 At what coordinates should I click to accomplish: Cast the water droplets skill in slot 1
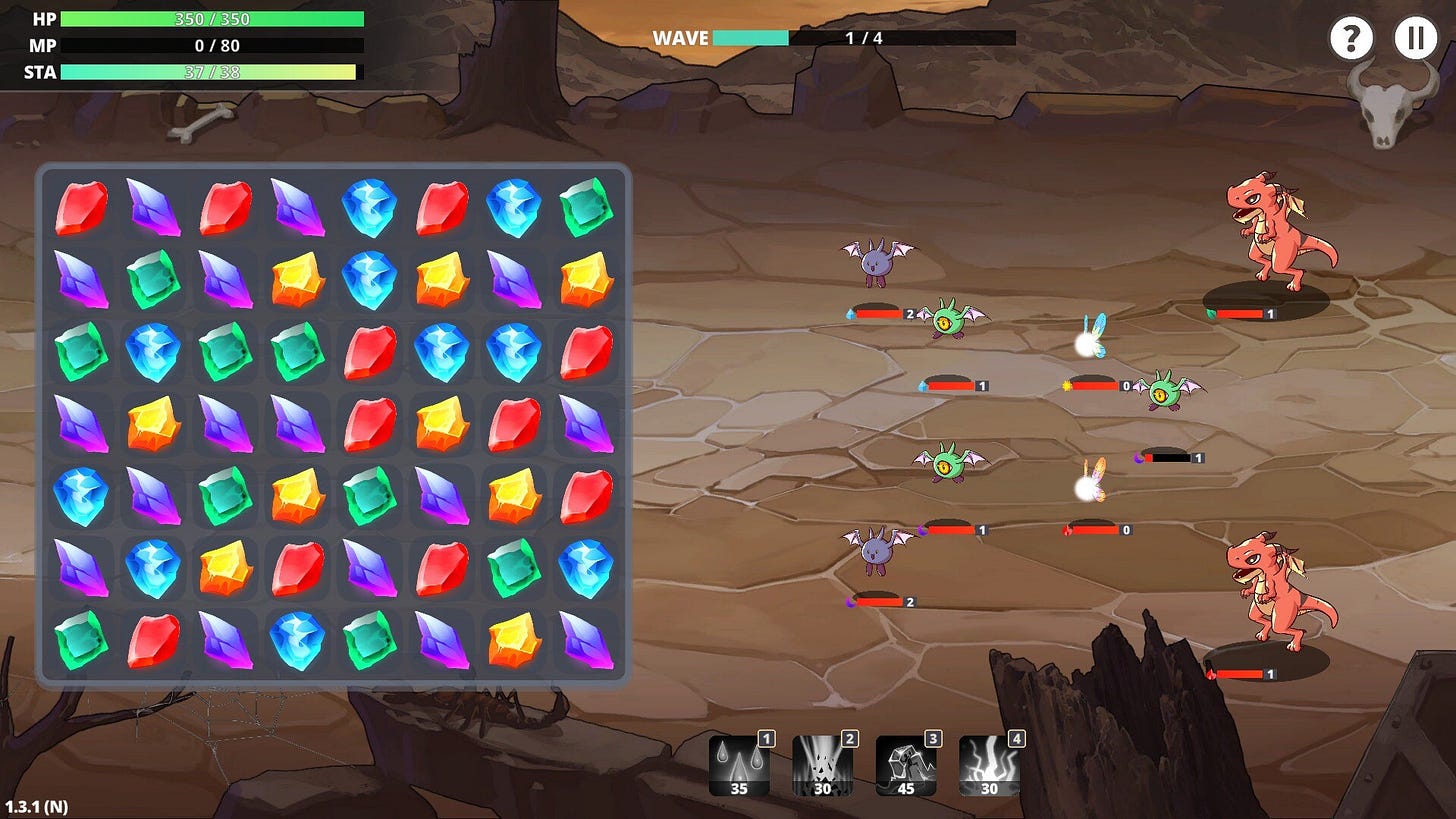(739, 763)
